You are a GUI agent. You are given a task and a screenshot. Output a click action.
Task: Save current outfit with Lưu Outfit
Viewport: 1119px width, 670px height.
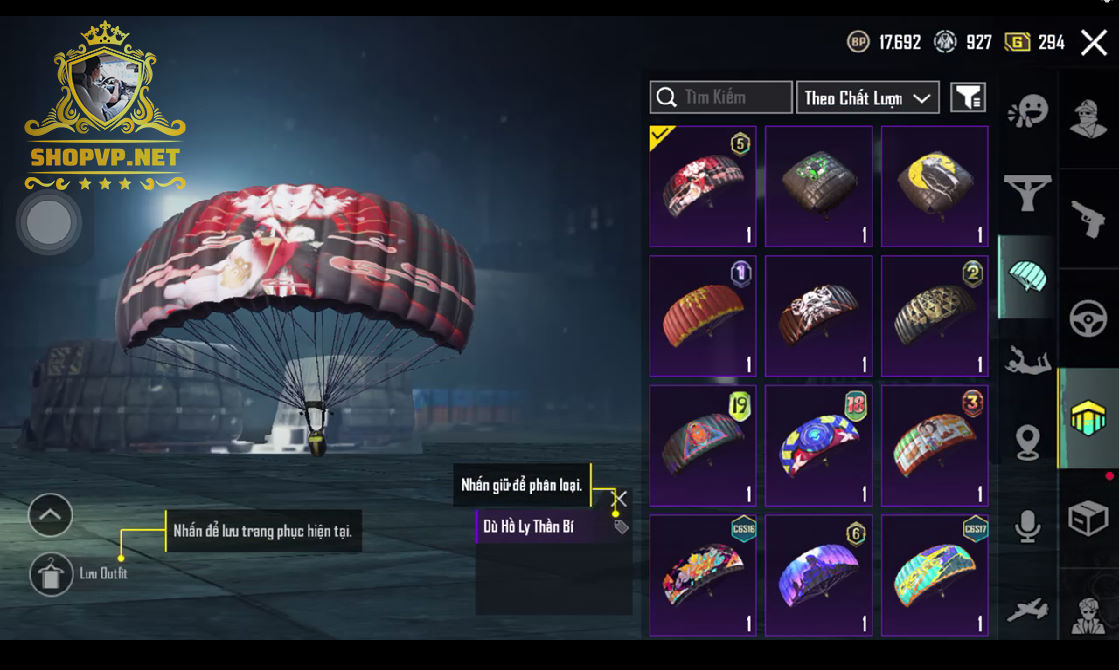tap(51, 574)
